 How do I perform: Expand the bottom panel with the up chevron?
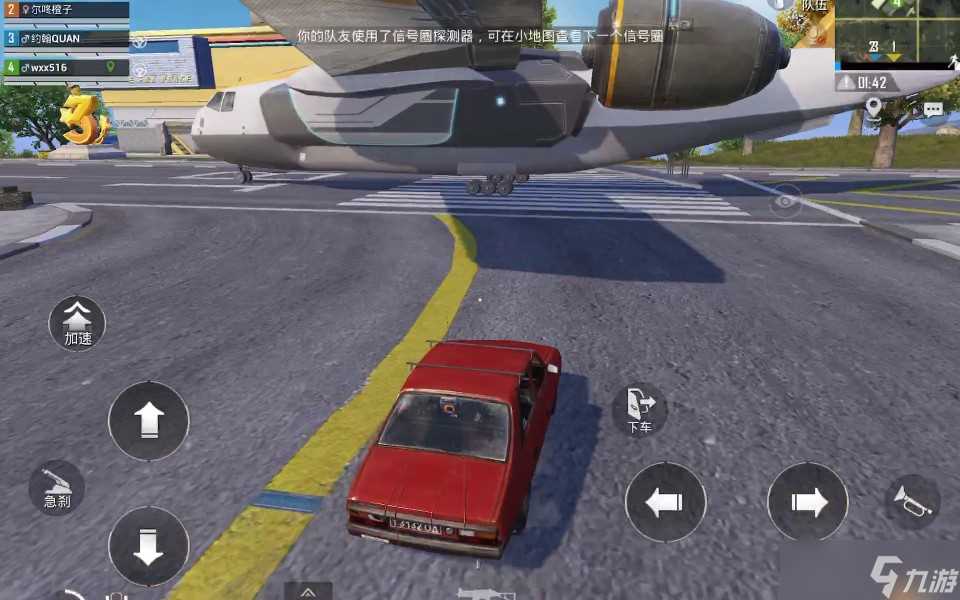[308, 591]
